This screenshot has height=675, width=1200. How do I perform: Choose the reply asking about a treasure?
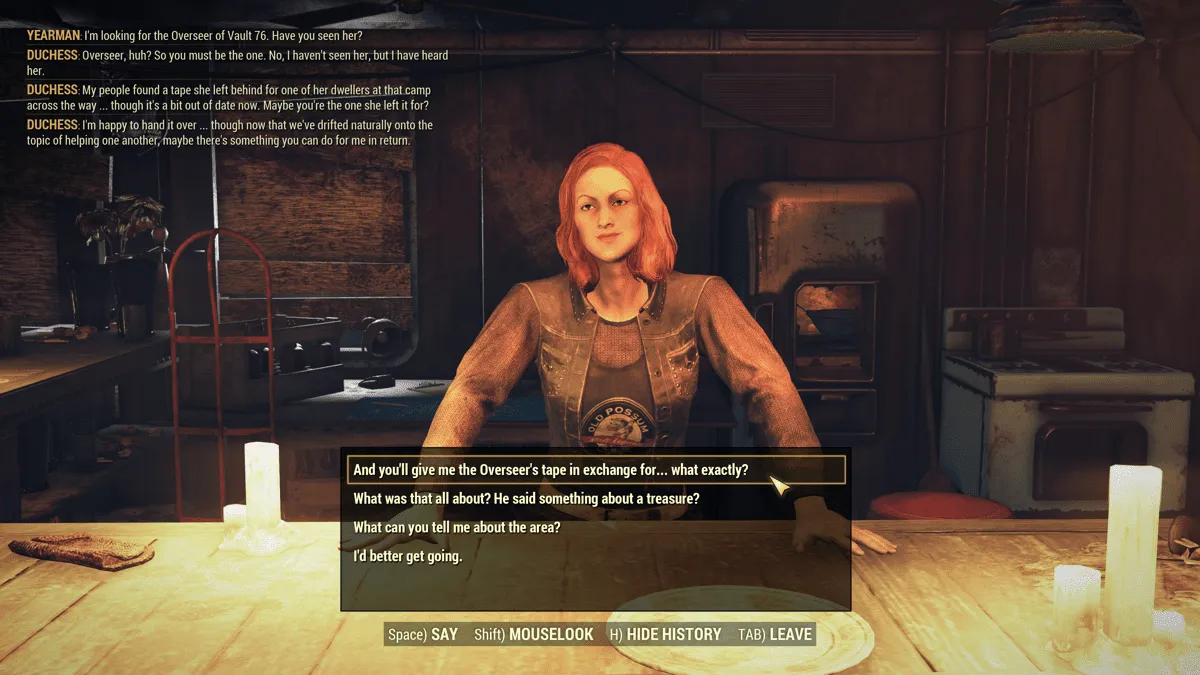(x=526, y=499)
